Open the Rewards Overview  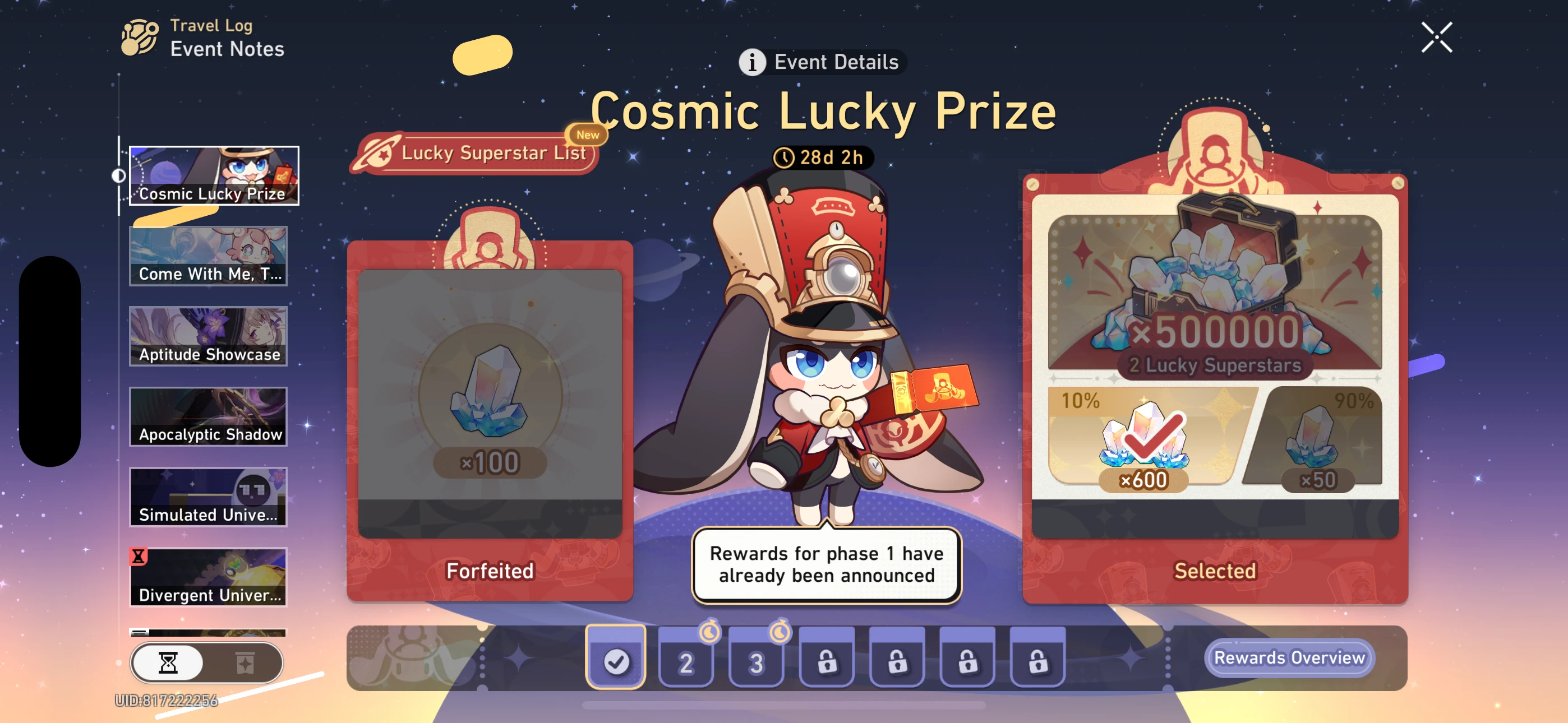(x=1289, y=658)
